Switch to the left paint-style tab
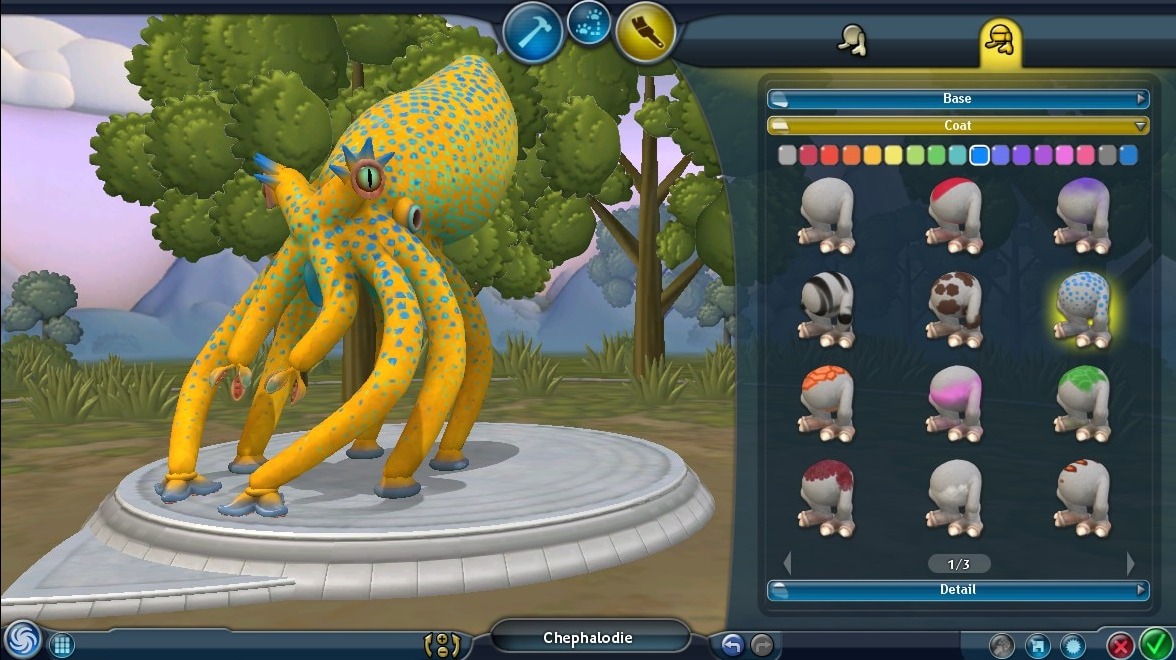The height and width of the screenshot is (660, 1176). tap(852, 40)
